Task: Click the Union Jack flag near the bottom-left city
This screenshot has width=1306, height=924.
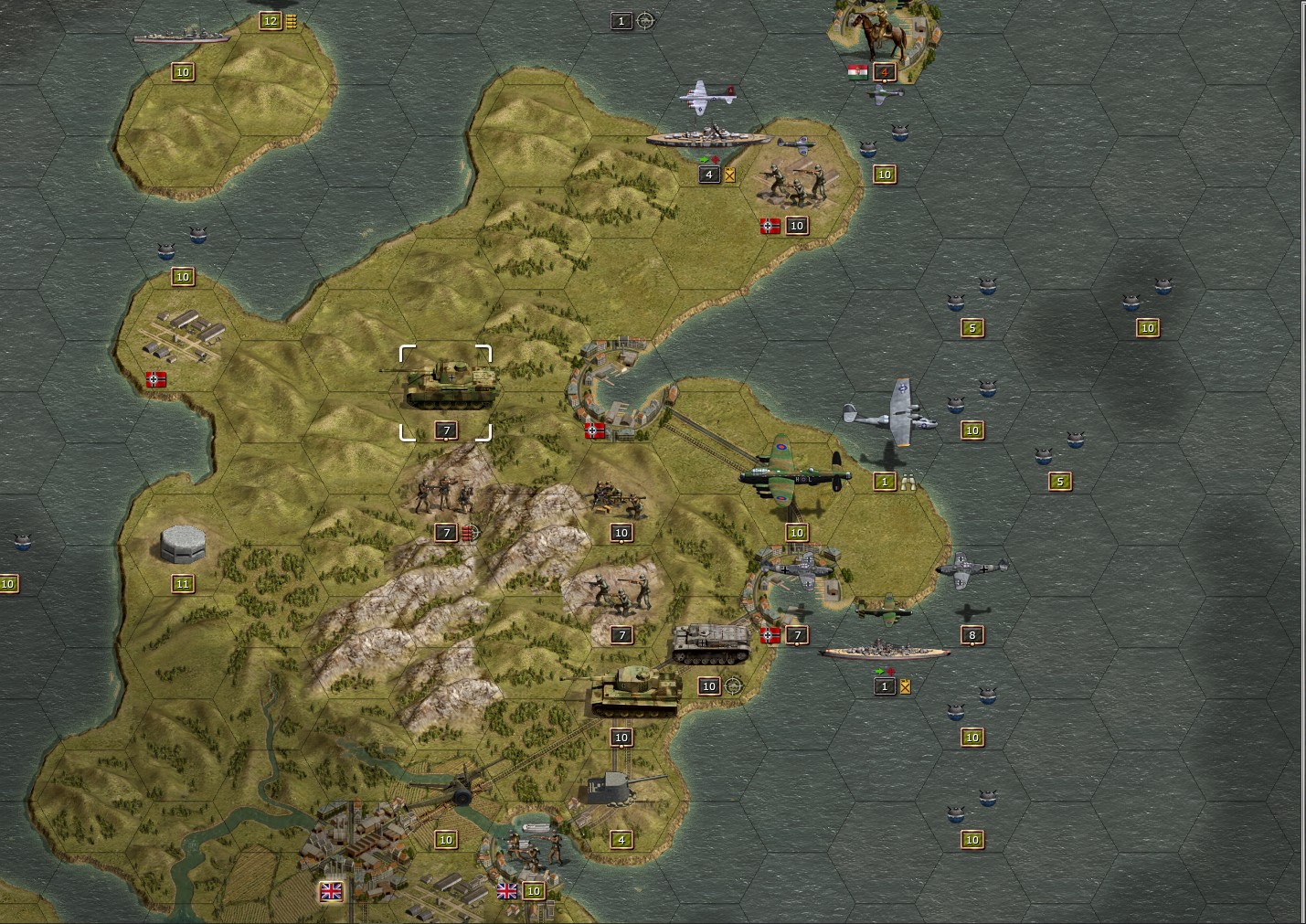Action: click(x=333, y=889)
